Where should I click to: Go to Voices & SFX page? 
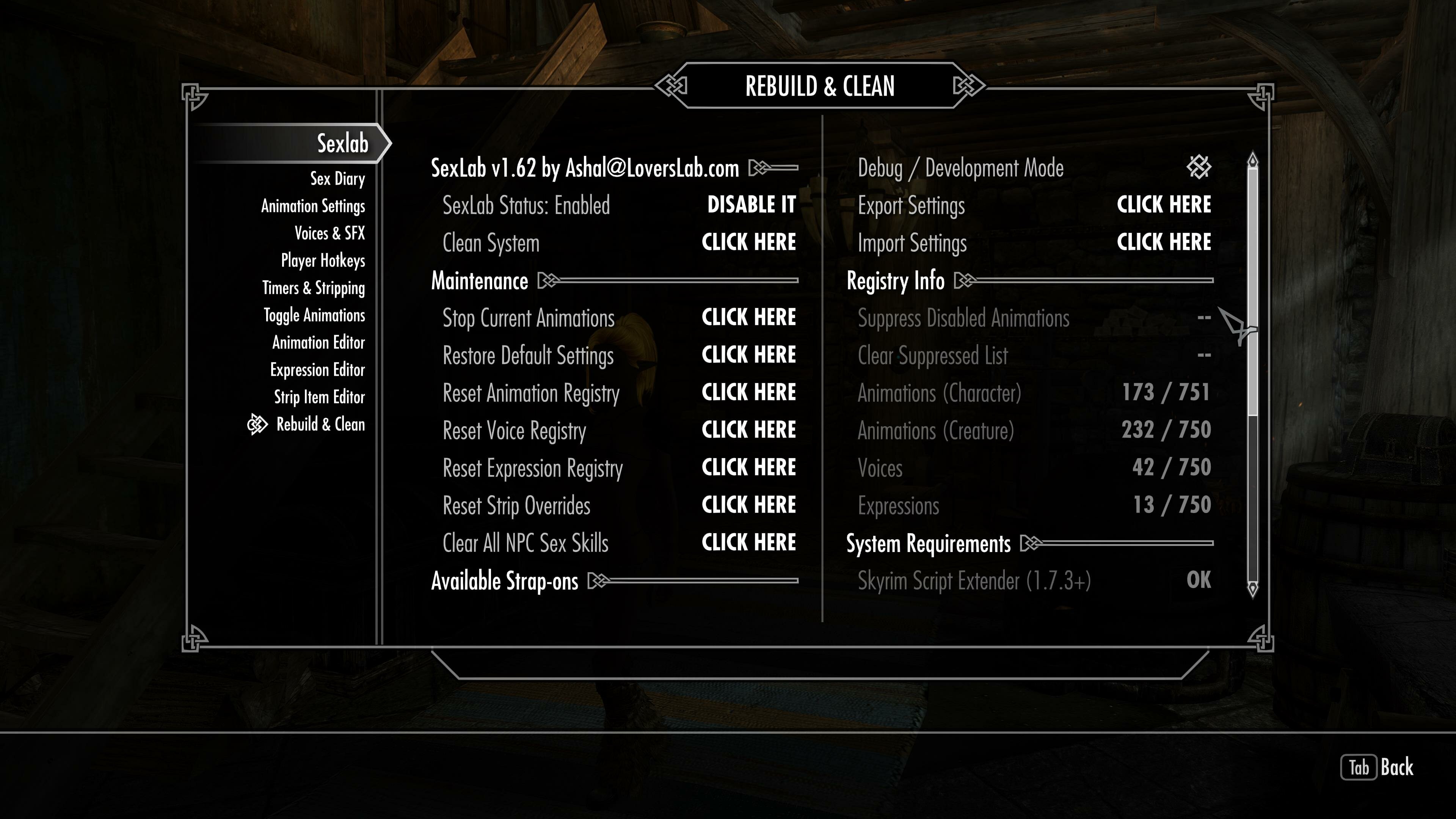coord(329,233)
